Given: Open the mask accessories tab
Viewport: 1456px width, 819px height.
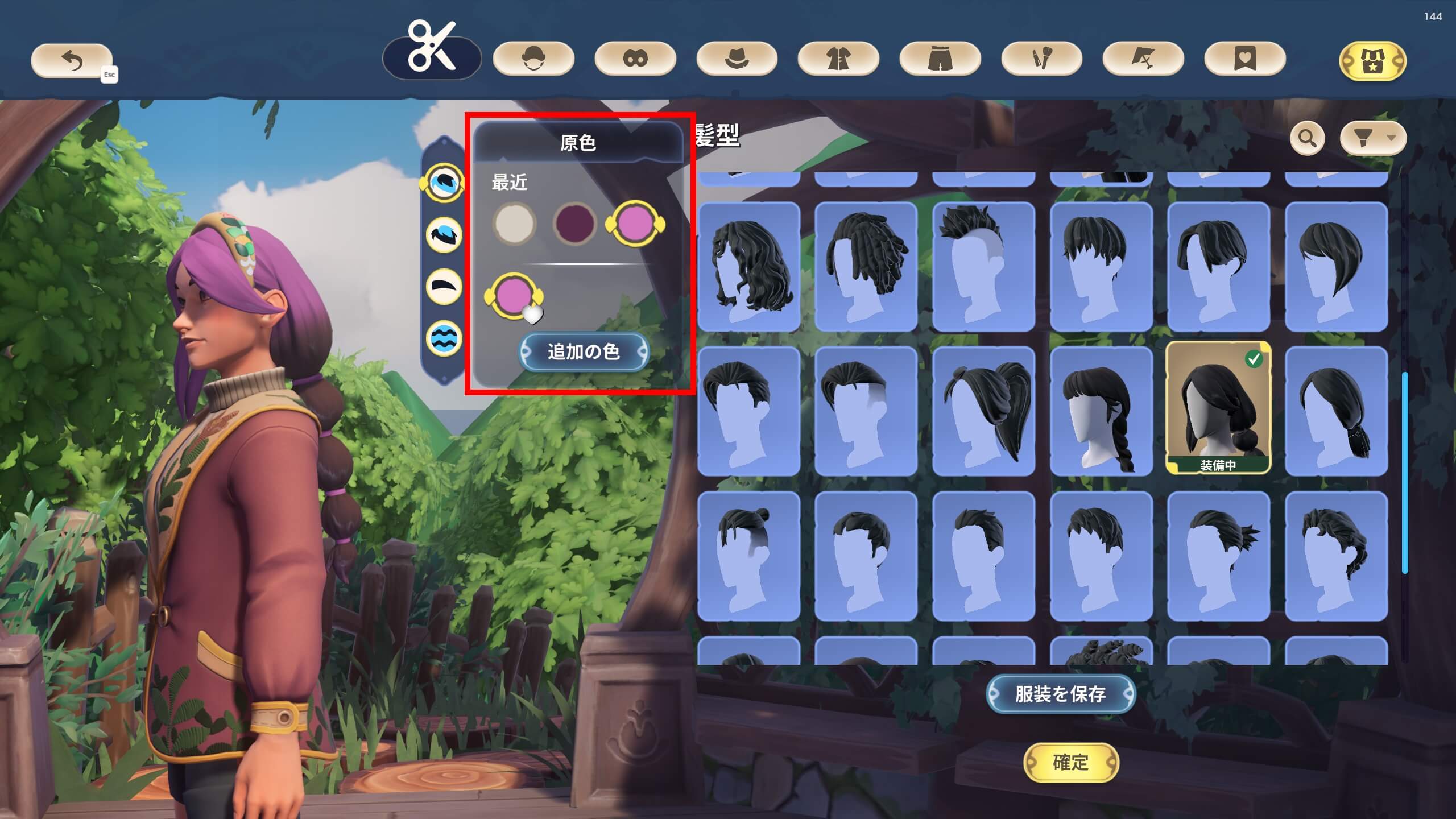Looking at the screenshot, I should click(x=635, y=59).
